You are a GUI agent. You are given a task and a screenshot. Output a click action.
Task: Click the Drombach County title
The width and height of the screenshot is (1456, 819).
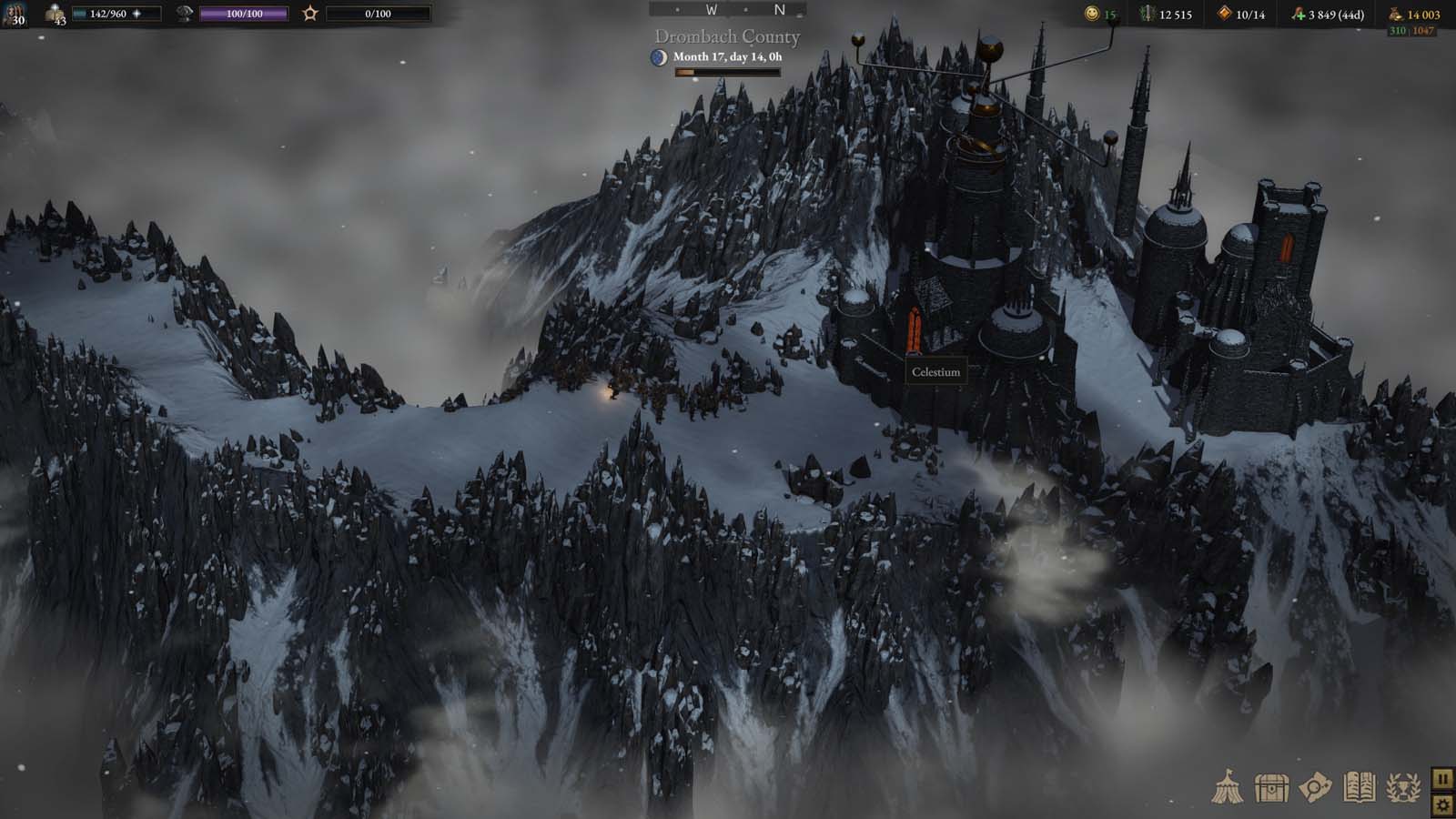726,37
